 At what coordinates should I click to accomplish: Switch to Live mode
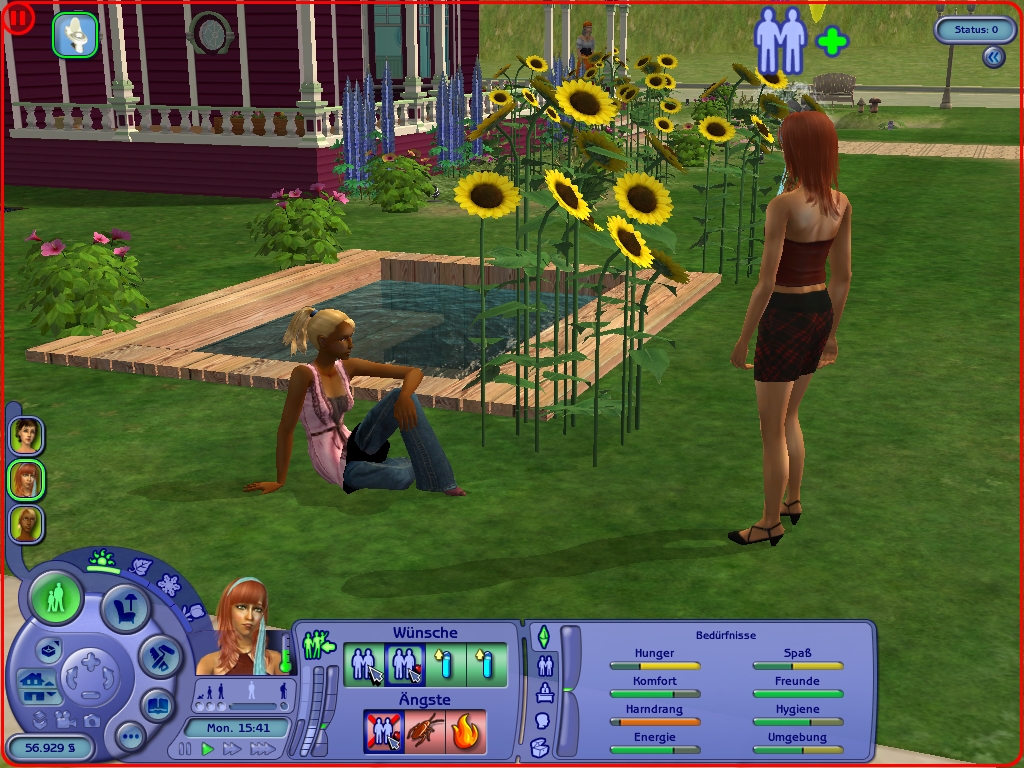(57, 600)
